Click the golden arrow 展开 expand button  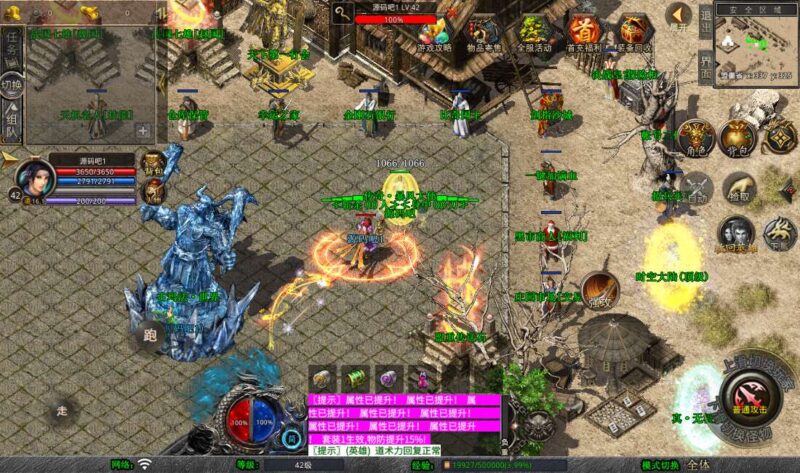679,14
